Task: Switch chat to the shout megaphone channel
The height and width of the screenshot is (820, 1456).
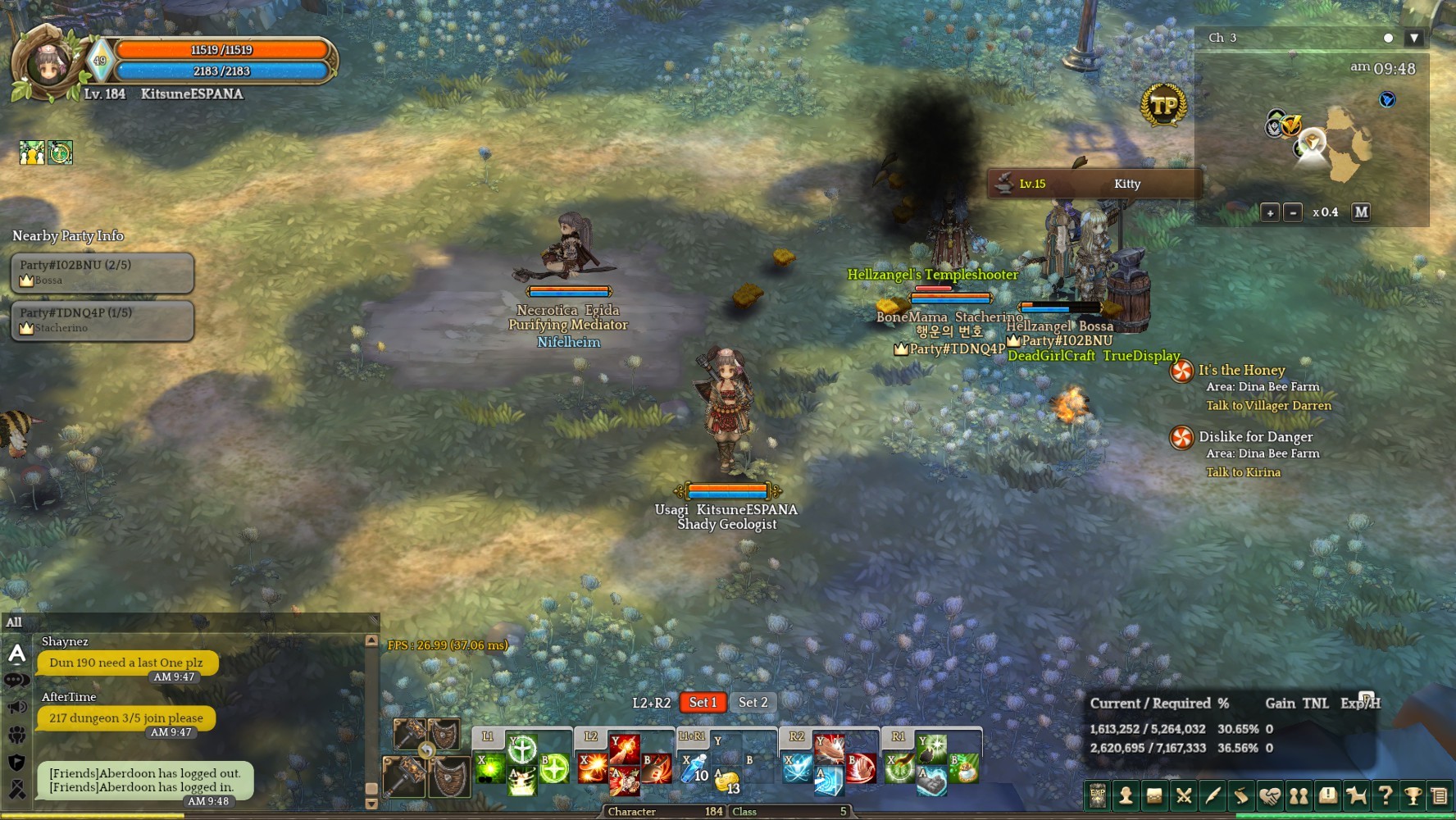Action: point(17,707)
